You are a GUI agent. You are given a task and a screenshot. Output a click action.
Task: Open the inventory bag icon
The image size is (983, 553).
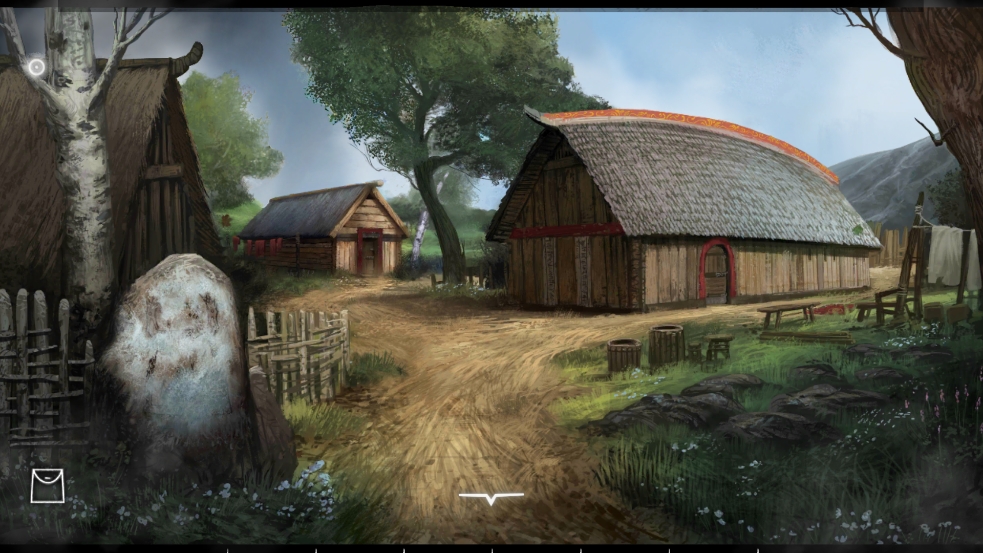pos(47,486)
